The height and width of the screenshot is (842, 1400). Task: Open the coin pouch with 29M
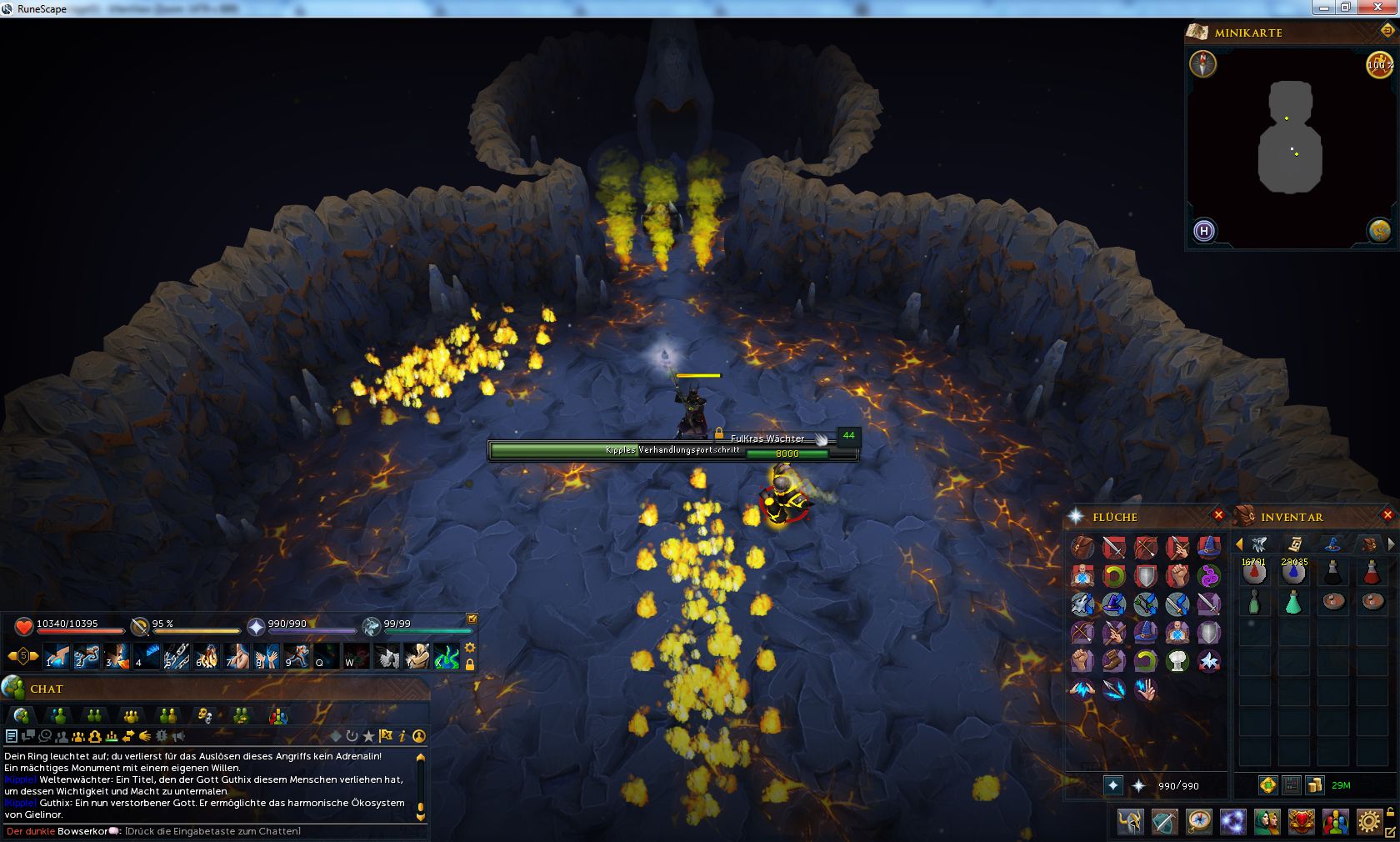1315,785
